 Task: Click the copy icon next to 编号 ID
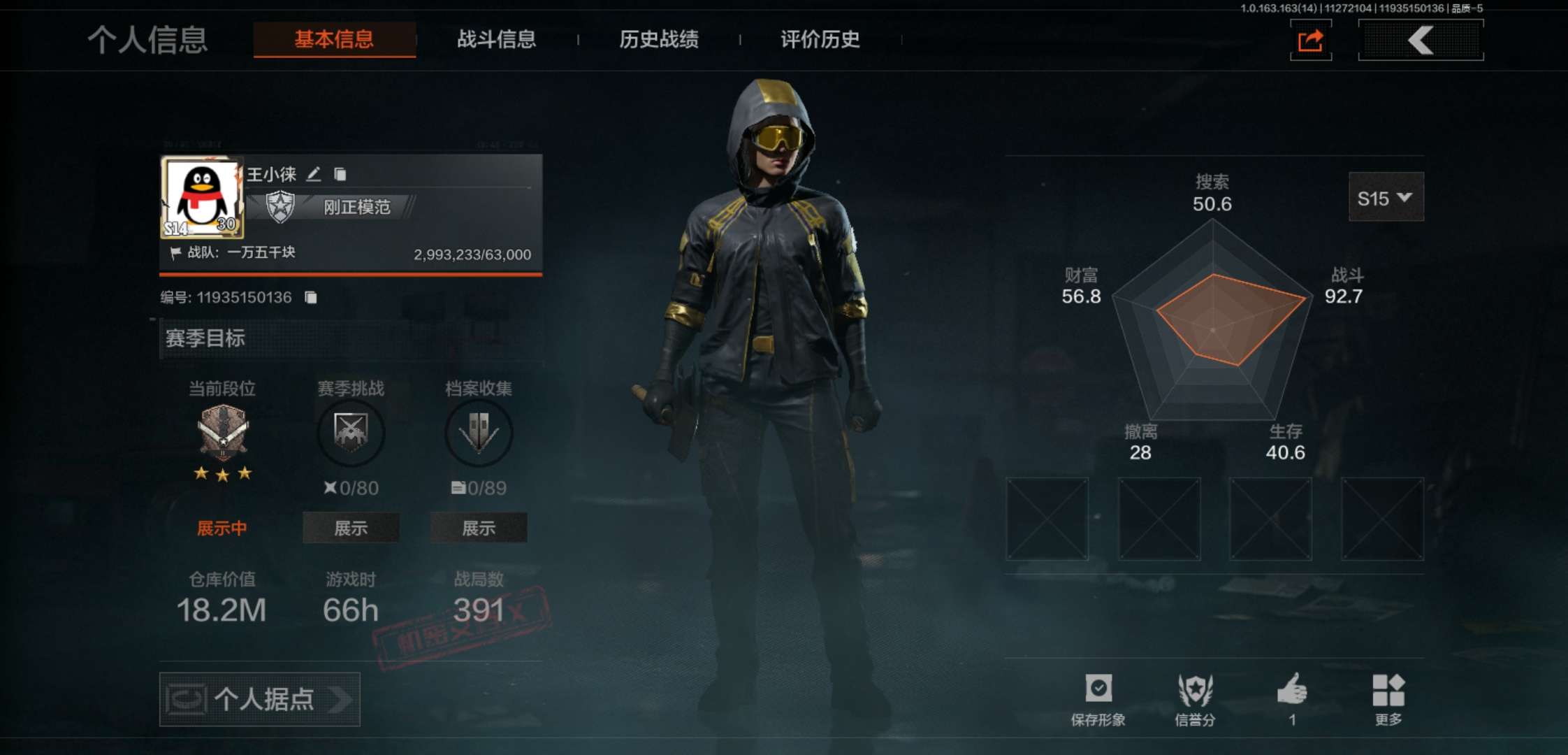[311, 297]
